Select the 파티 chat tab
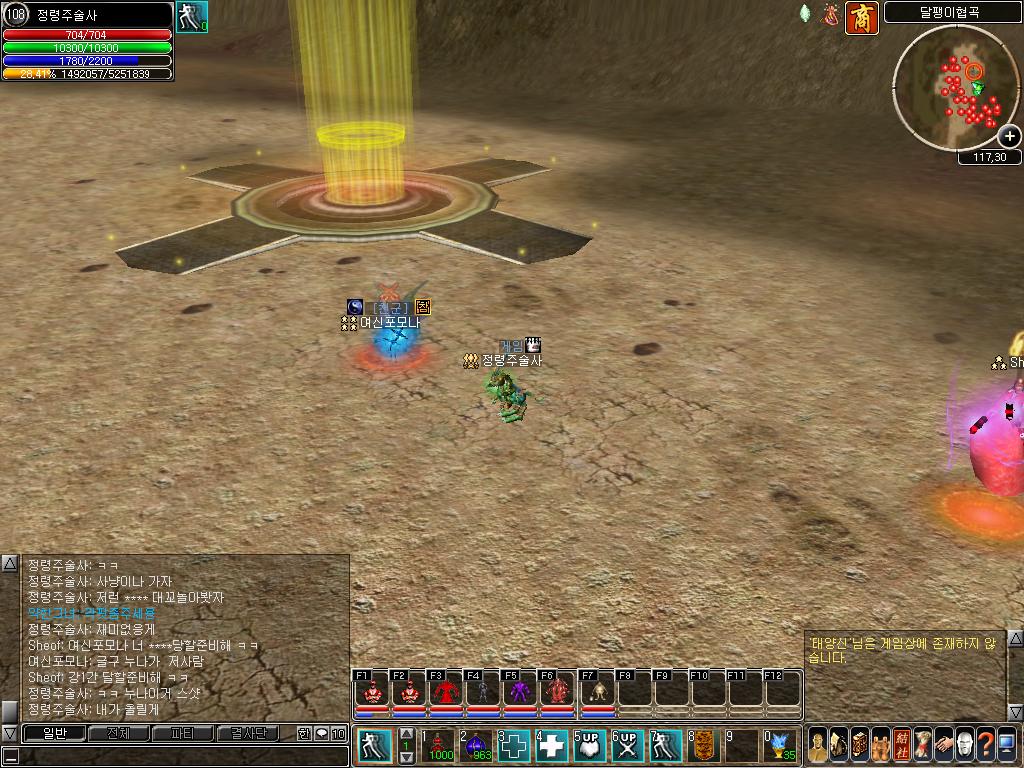The image size is (1024, 768). click(x=182, y=733)
